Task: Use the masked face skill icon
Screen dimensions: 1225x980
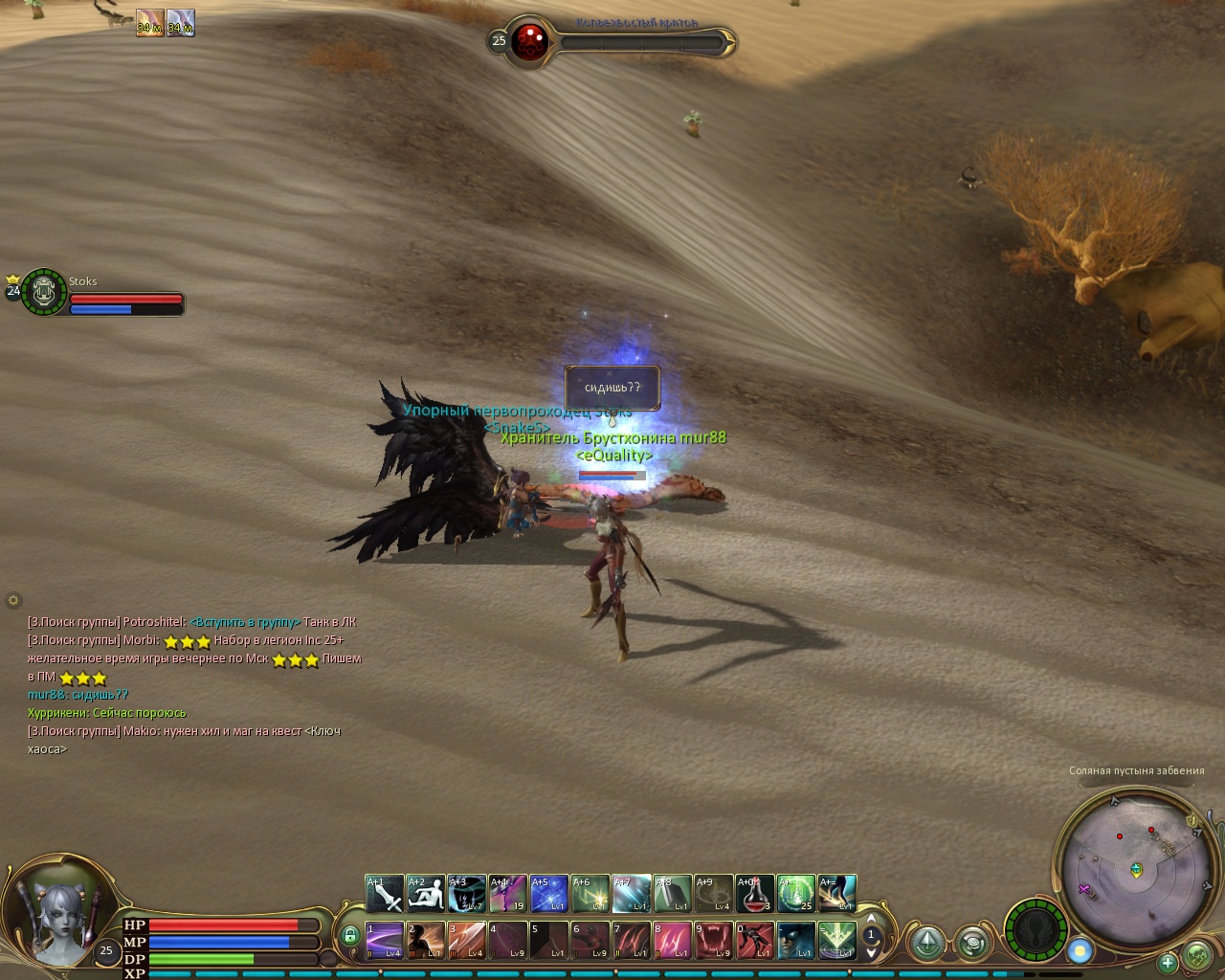Action: tap(796, 940)
